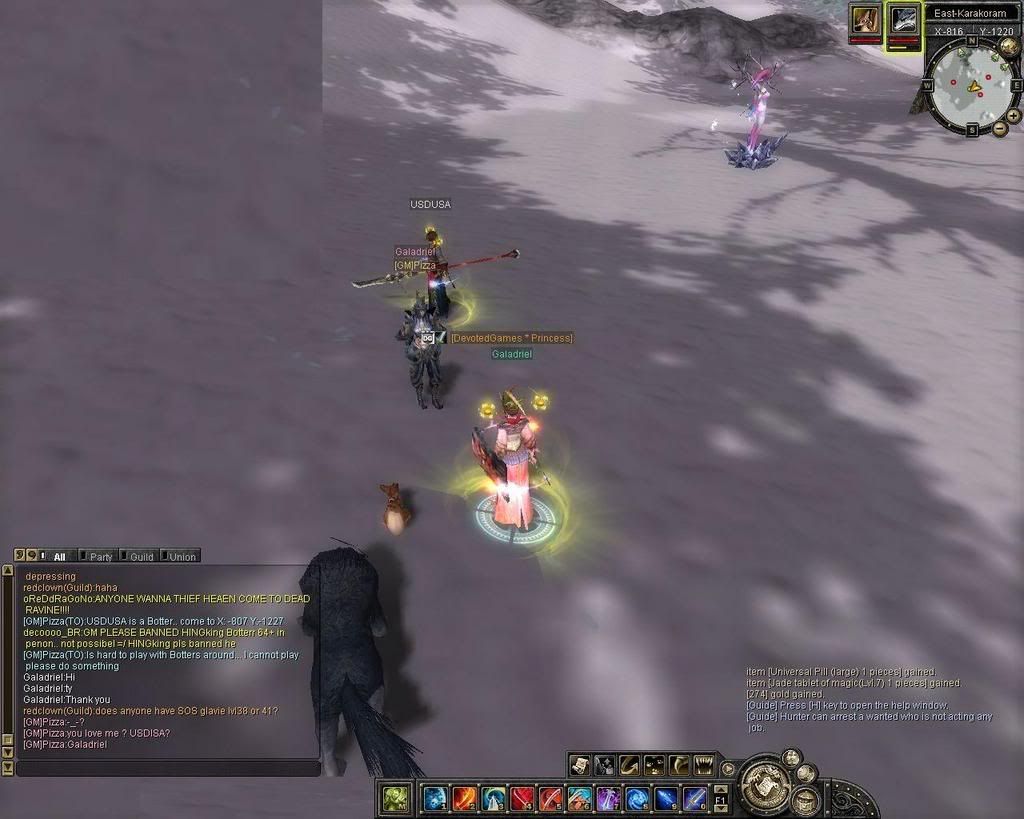Select the fox pet portrait
1024x819 pixels.
pos(865,19)
